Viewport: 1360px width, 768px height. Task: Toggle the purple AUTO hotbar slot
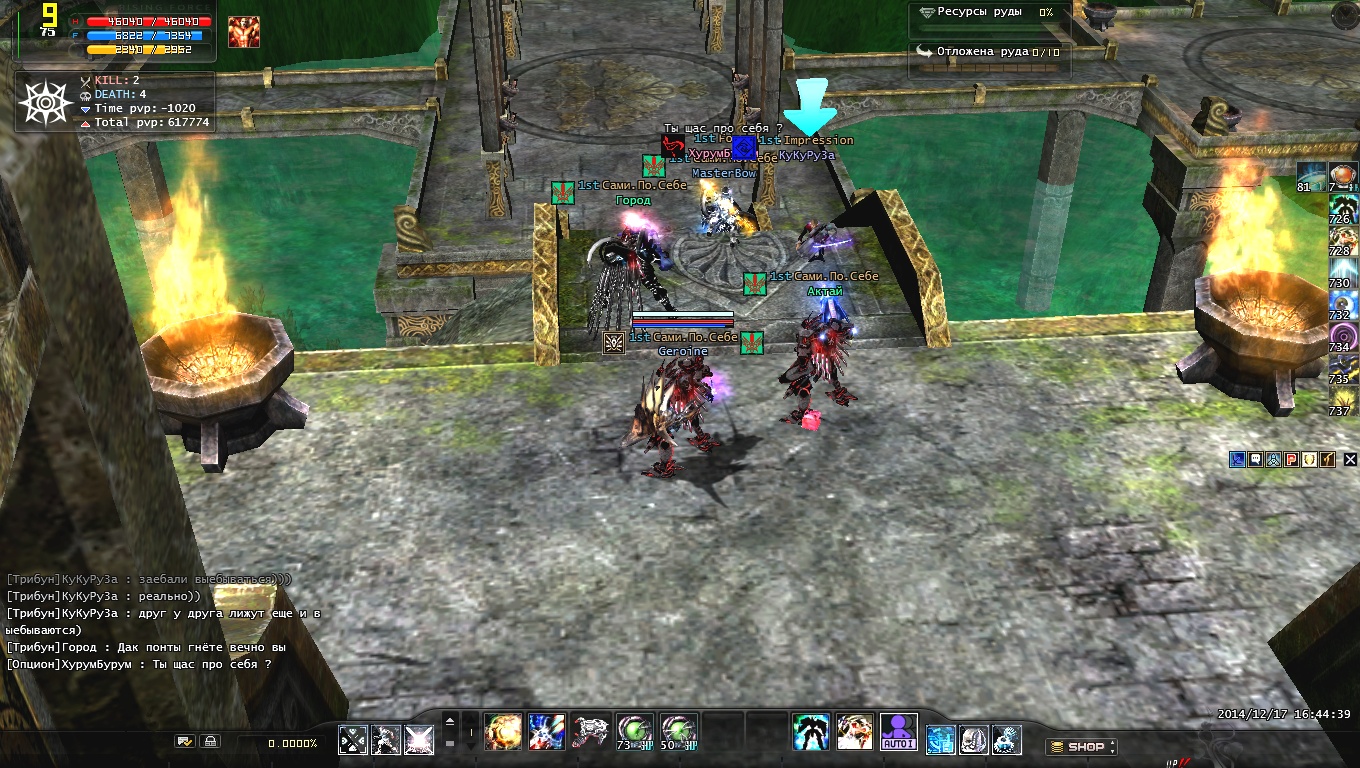click(898, 732)
